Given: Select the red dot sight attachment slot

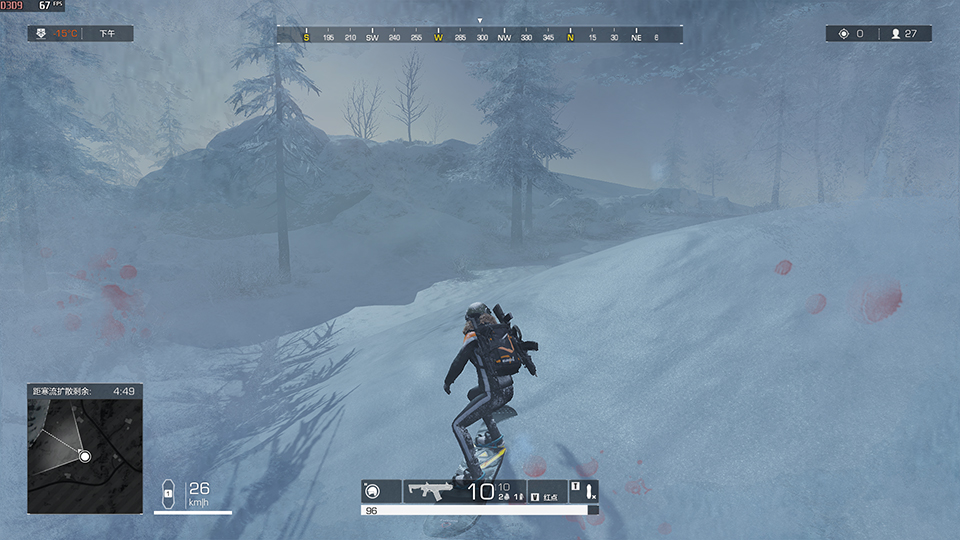Looking at the screenshot, I should click(x=547, y=491).
